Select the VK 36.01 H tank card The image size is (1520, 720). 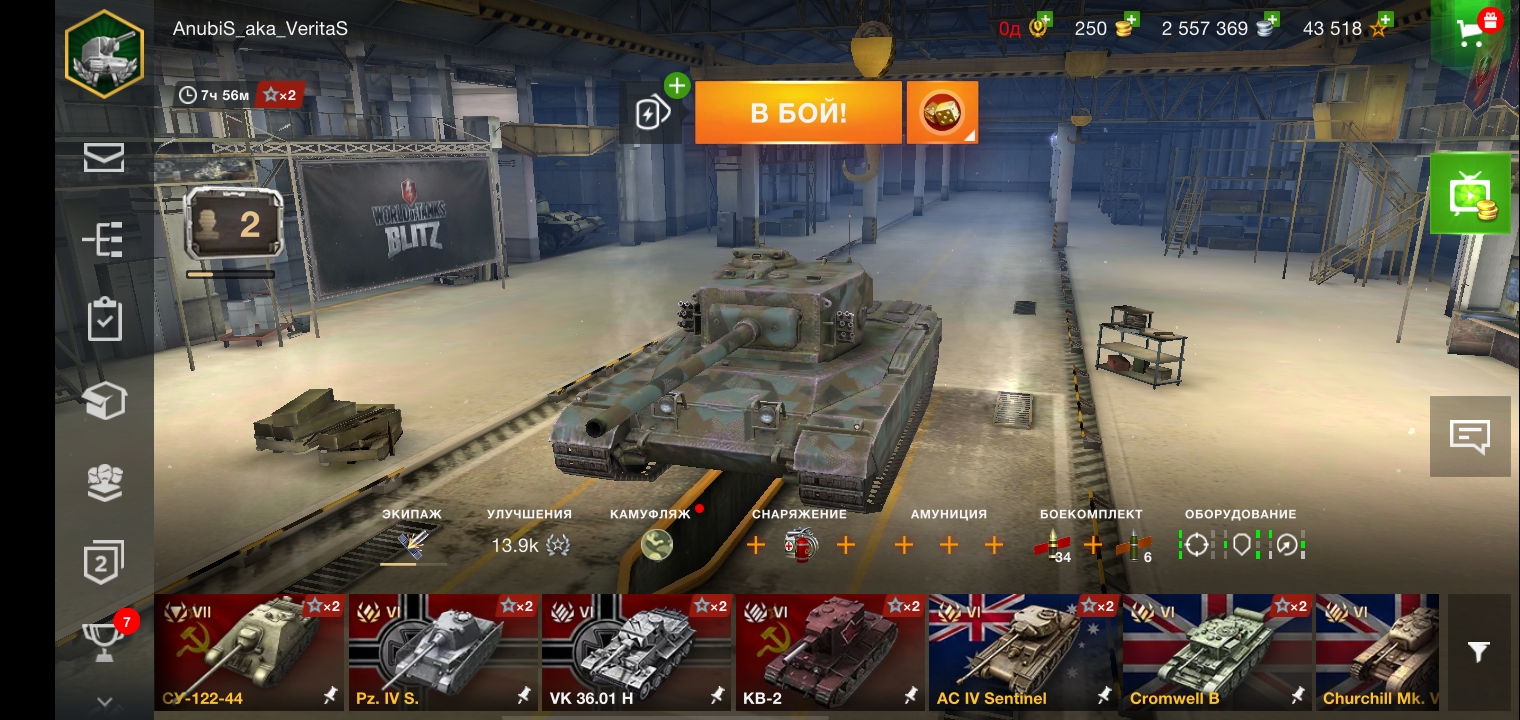tap(636, 652)
